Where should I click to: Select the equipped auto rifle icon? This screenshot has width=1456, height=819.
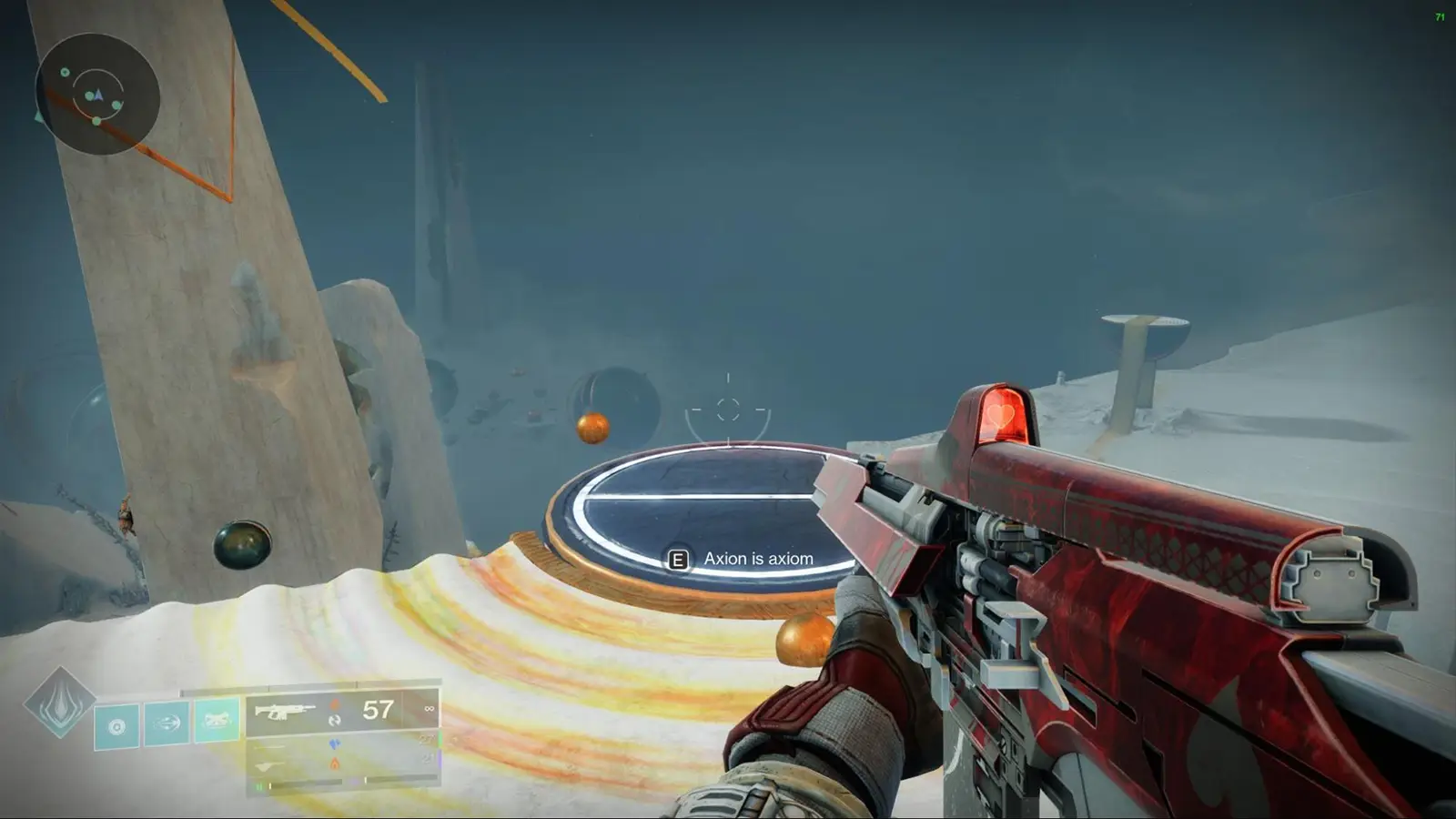284,711
